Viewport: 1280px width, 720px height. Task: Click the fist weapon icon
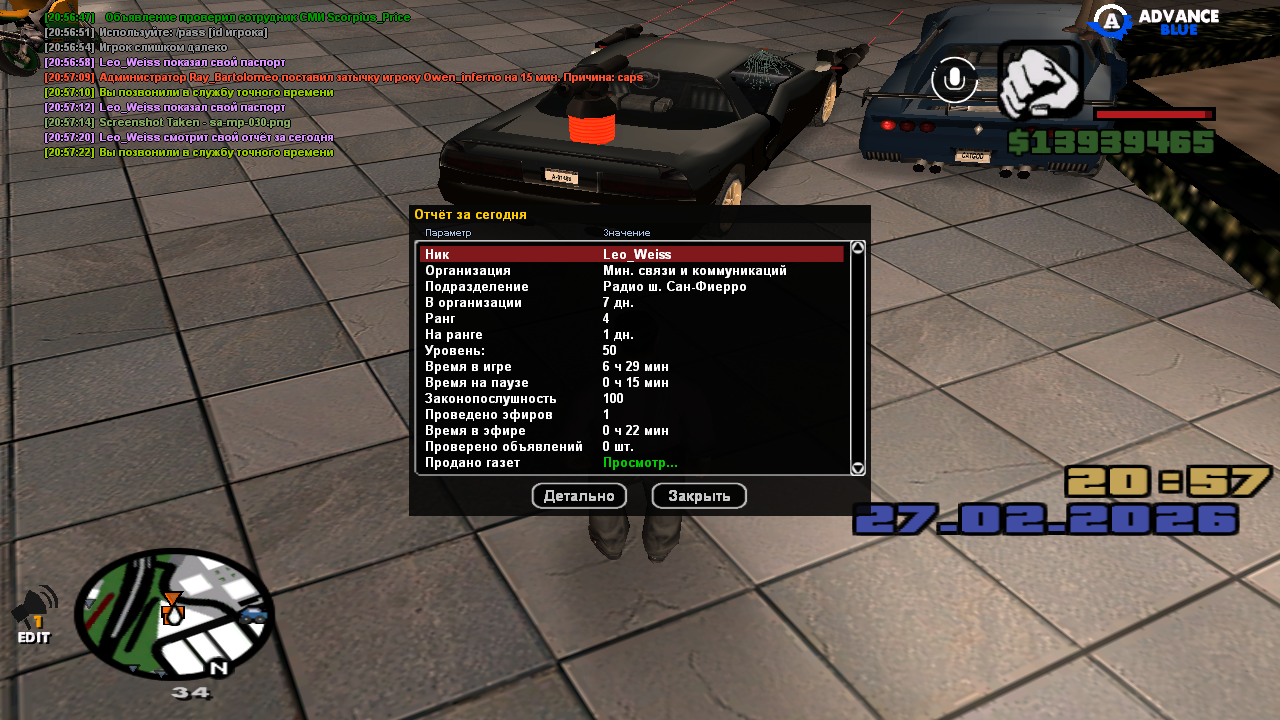(x=1040, y=82)
